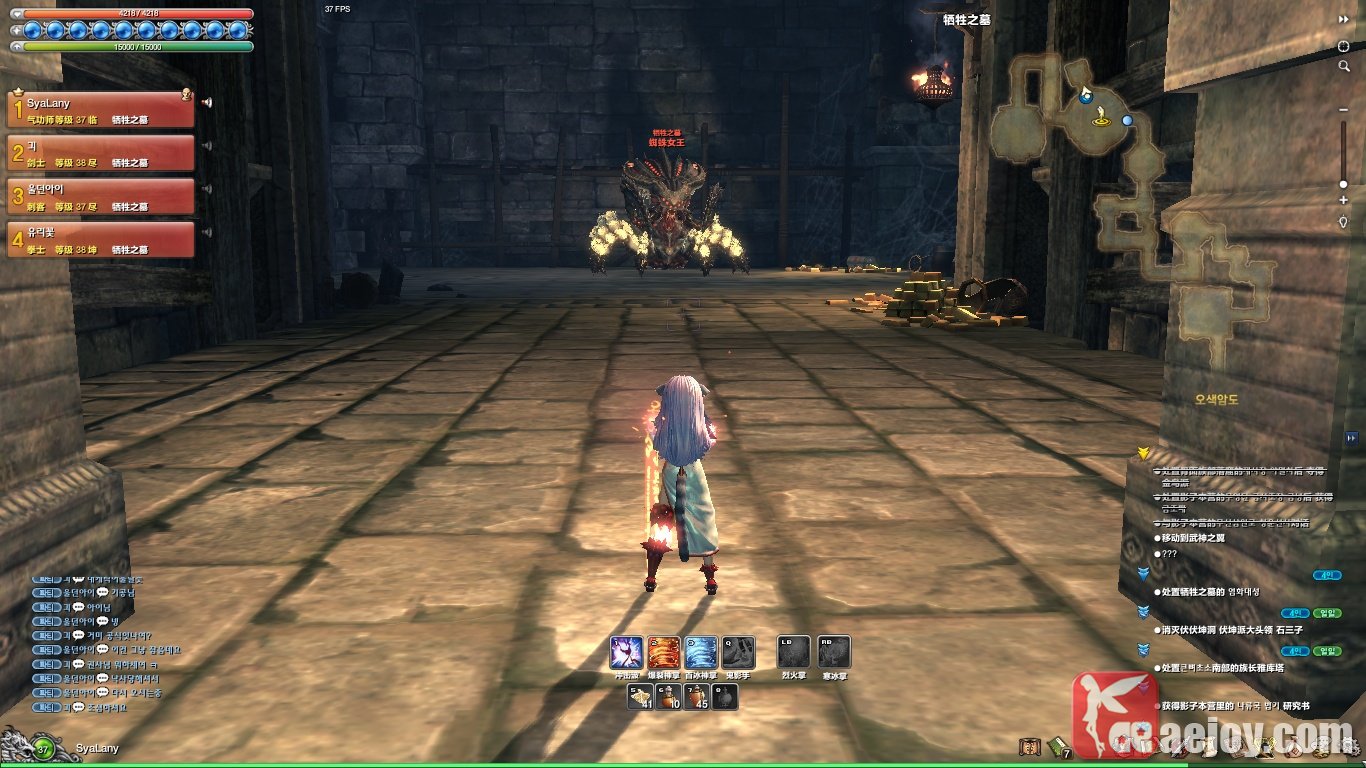Select the level 37 assassin party frame
This screenshot has width=1366, height=768.
100,196
